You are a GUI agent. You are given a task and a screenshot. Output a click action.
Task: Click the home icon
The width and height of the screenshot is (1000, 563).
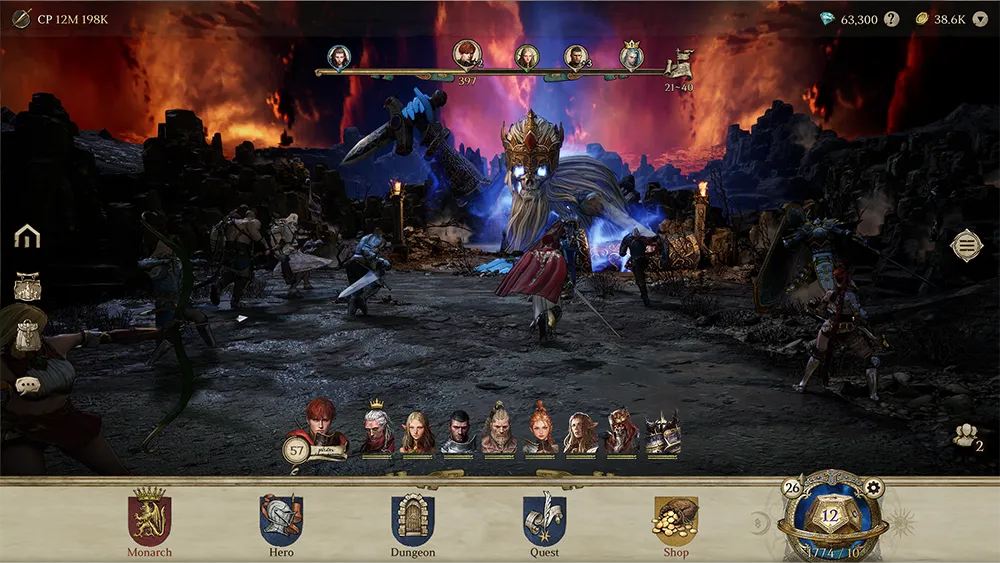coord(27,236)
